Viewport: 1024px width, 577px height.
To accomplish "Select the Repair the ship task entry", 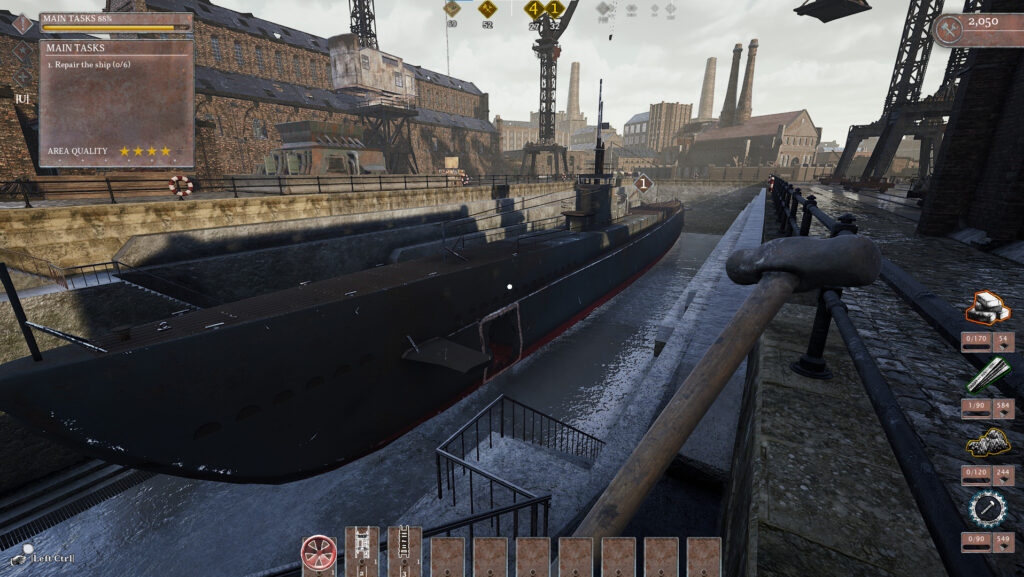I will (x=92, y=63).
